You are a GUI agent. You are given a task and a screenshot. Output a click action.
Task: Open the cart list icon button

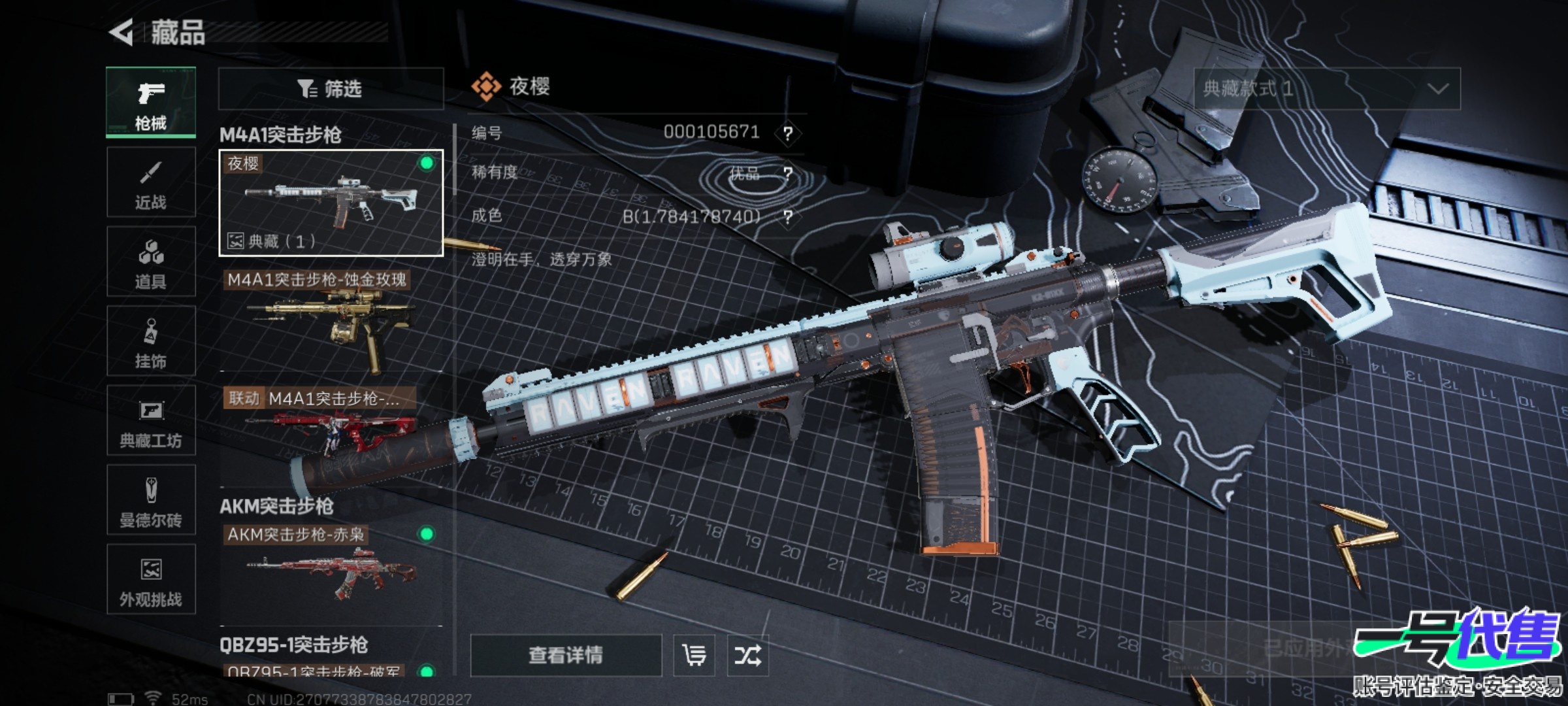coord(694,655)
